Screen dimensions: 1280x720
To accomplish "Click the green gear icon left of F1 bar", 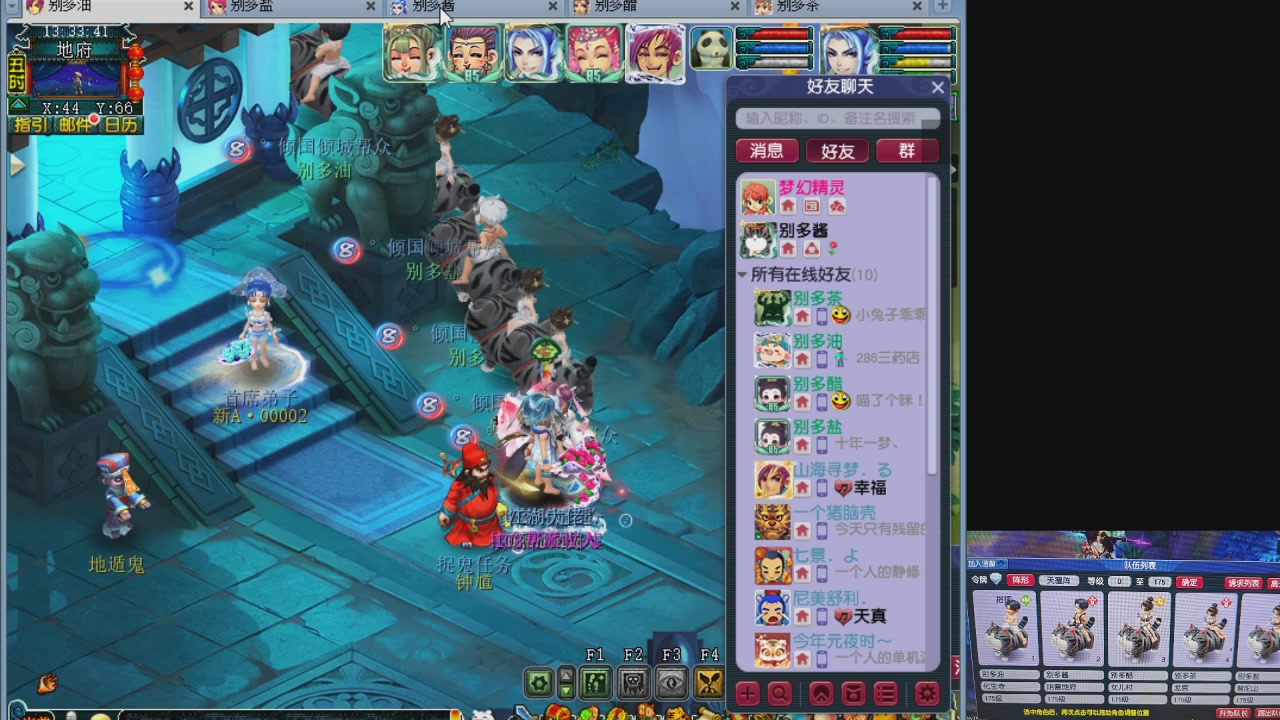I will click(538, 683).
